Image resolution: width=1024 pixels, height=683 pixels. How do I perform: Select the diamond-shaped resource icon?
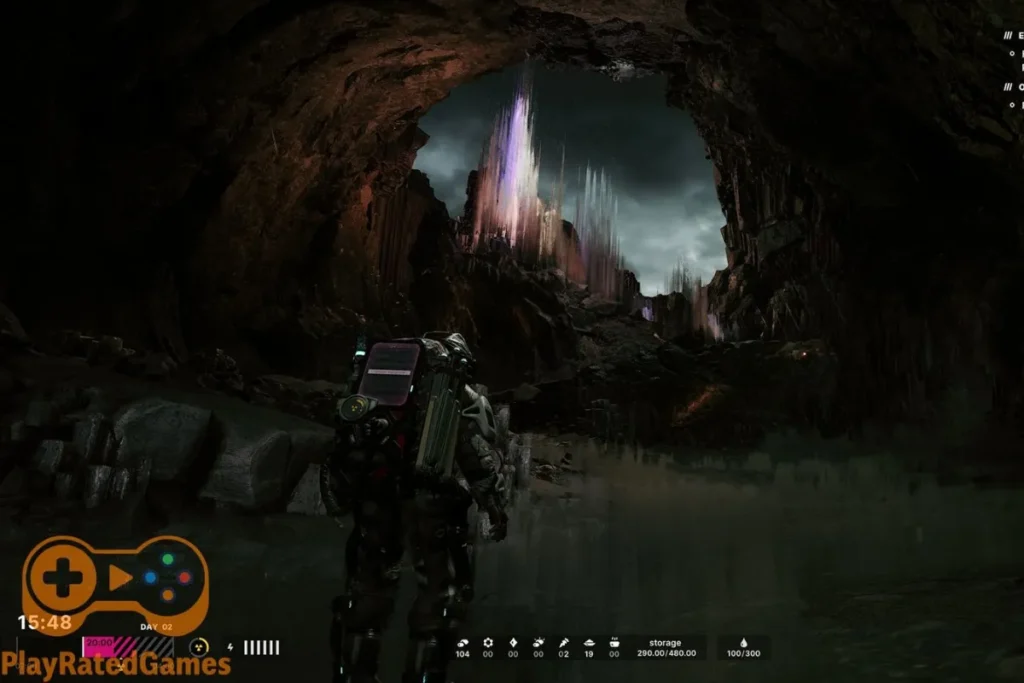tap(513, 642)
